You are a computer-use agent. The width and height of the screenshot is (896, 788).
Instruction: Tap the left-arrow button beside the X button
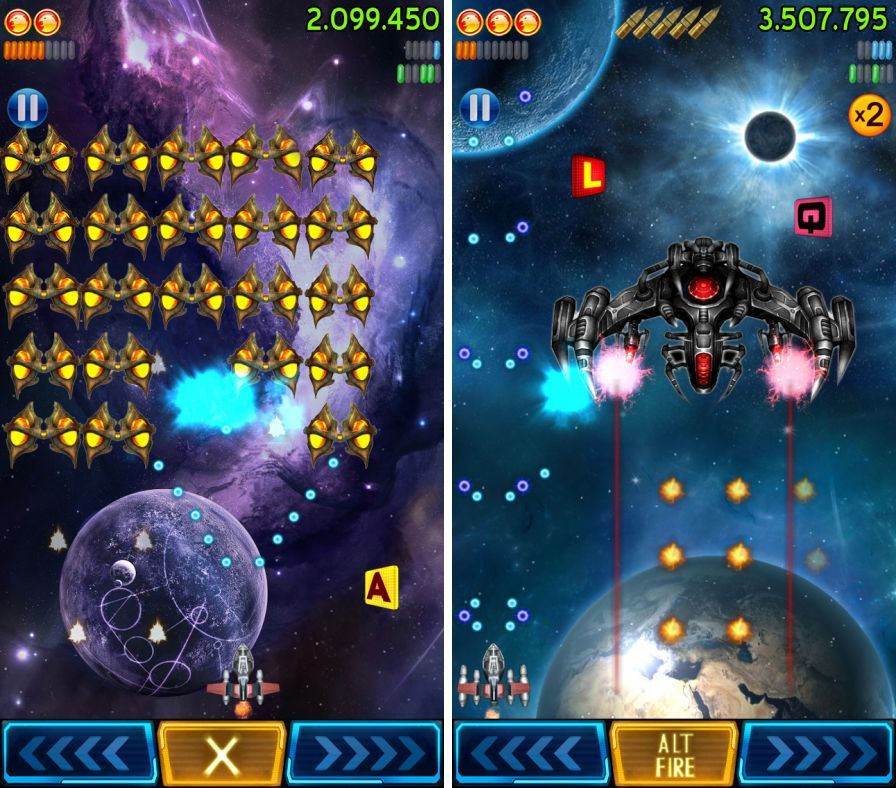pos(80,753)
